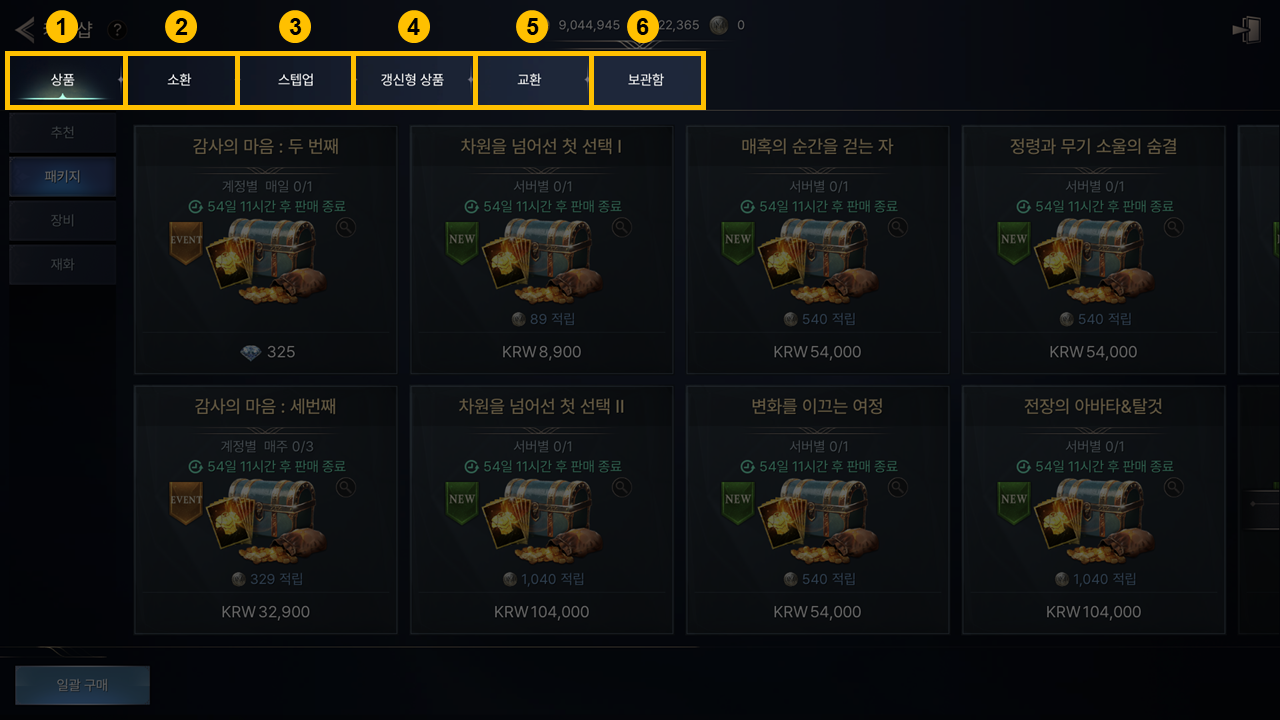Open the 전장의 아바타&탈것 package

point(1093,510)
